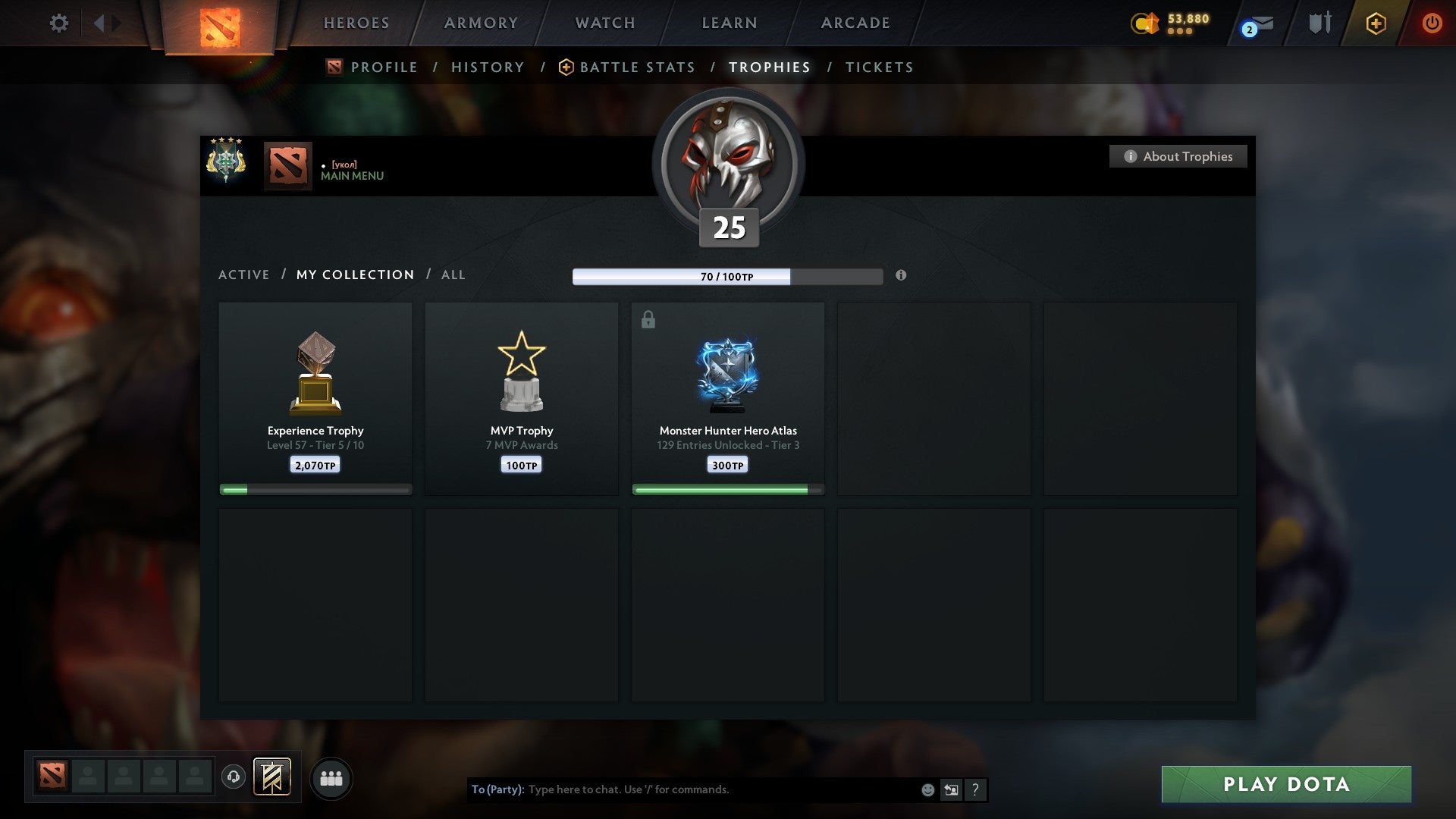Click the gold plus hexagon icon
Image resolution: width=1456 pixels, height=819 pixels.
pos(1375,24)
